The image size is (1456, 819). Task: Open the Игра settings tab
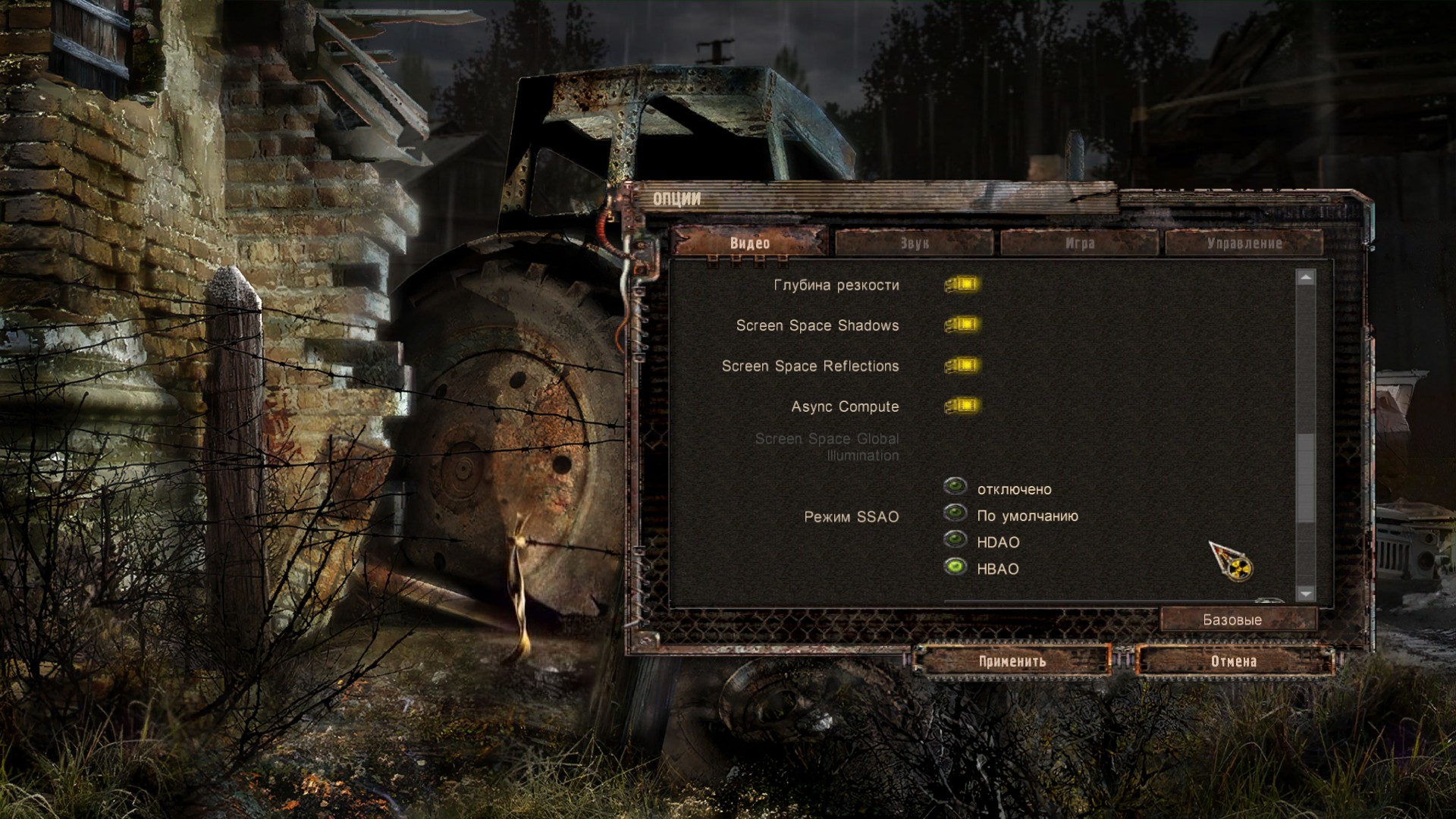pyautogui.click(x=1079, y=243)
